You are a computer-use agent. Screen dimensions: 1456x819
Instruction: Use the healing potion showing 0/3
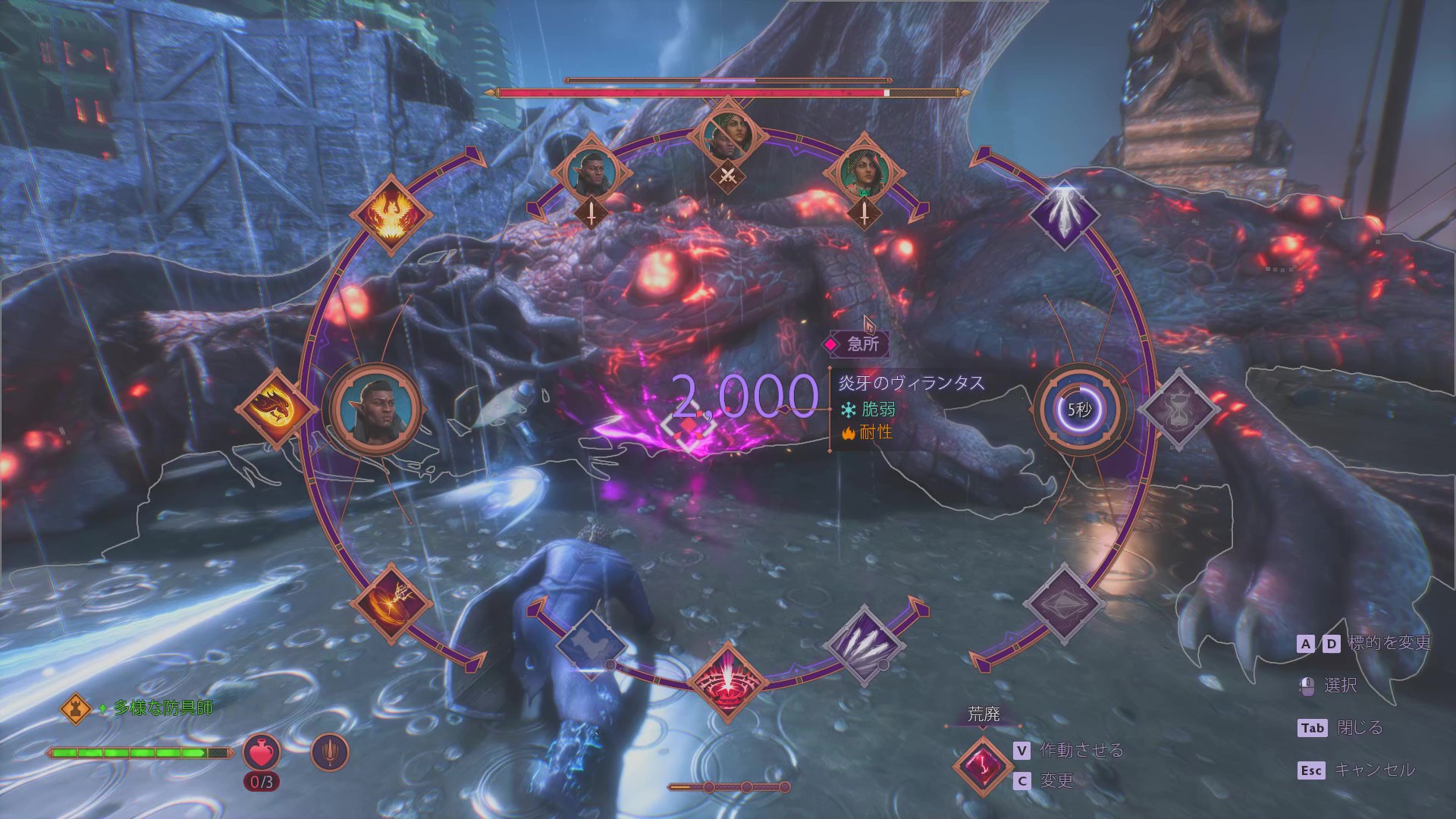point(262,753)
